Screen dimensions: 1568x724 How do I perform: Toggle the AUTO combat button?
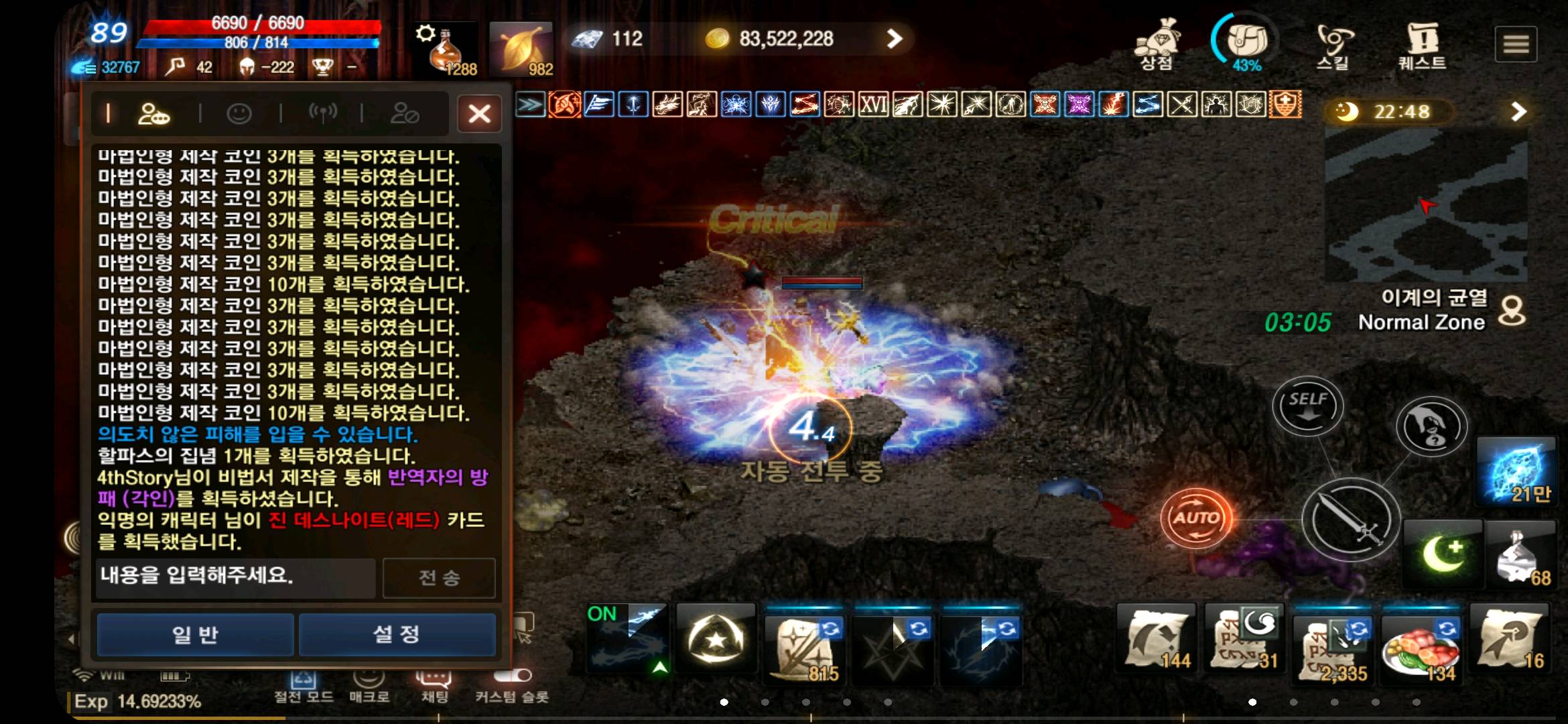[1198, 516]
